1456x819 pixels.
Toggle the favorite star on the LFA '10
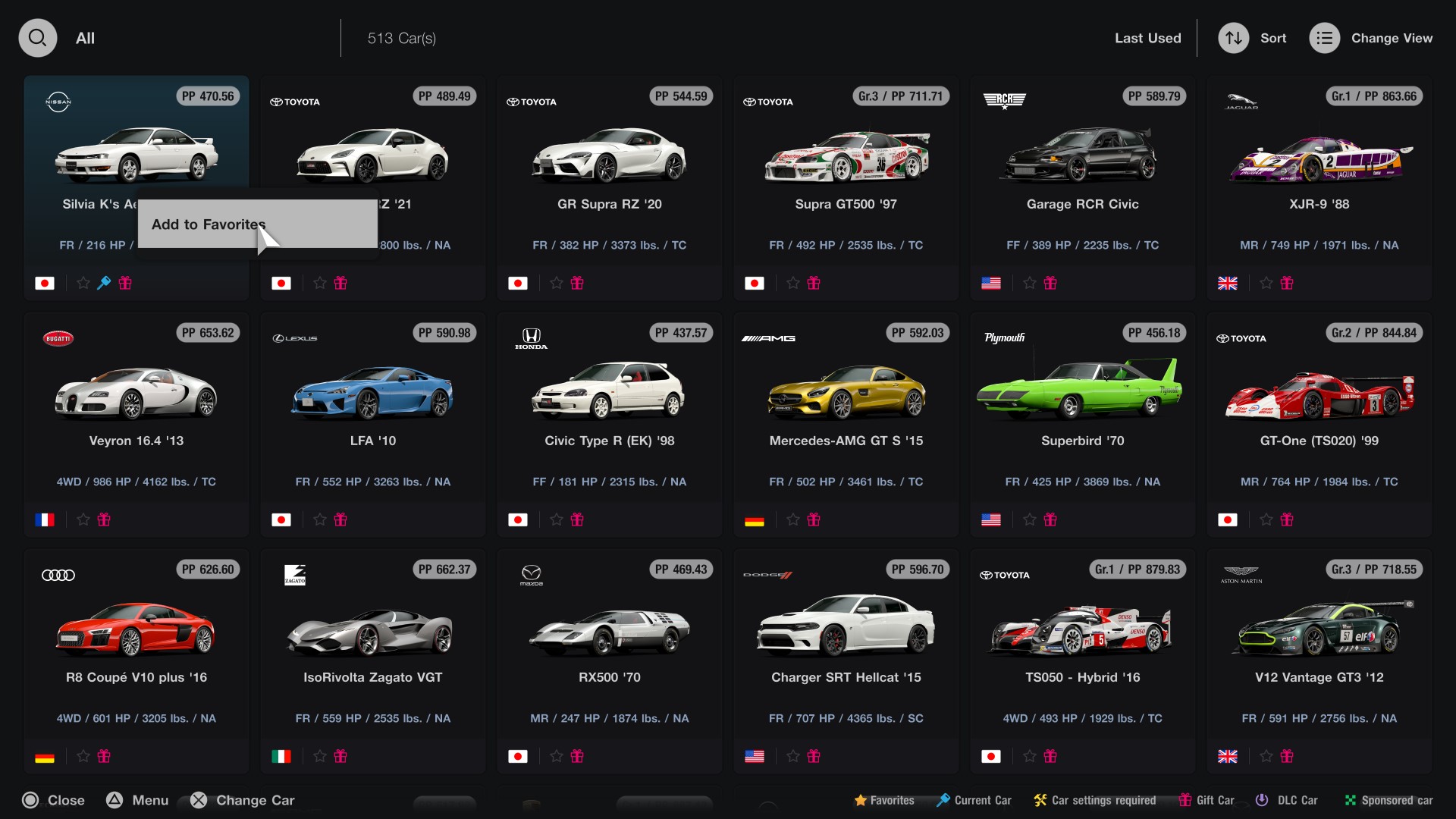pyautogui.click(x=318, y=519)
